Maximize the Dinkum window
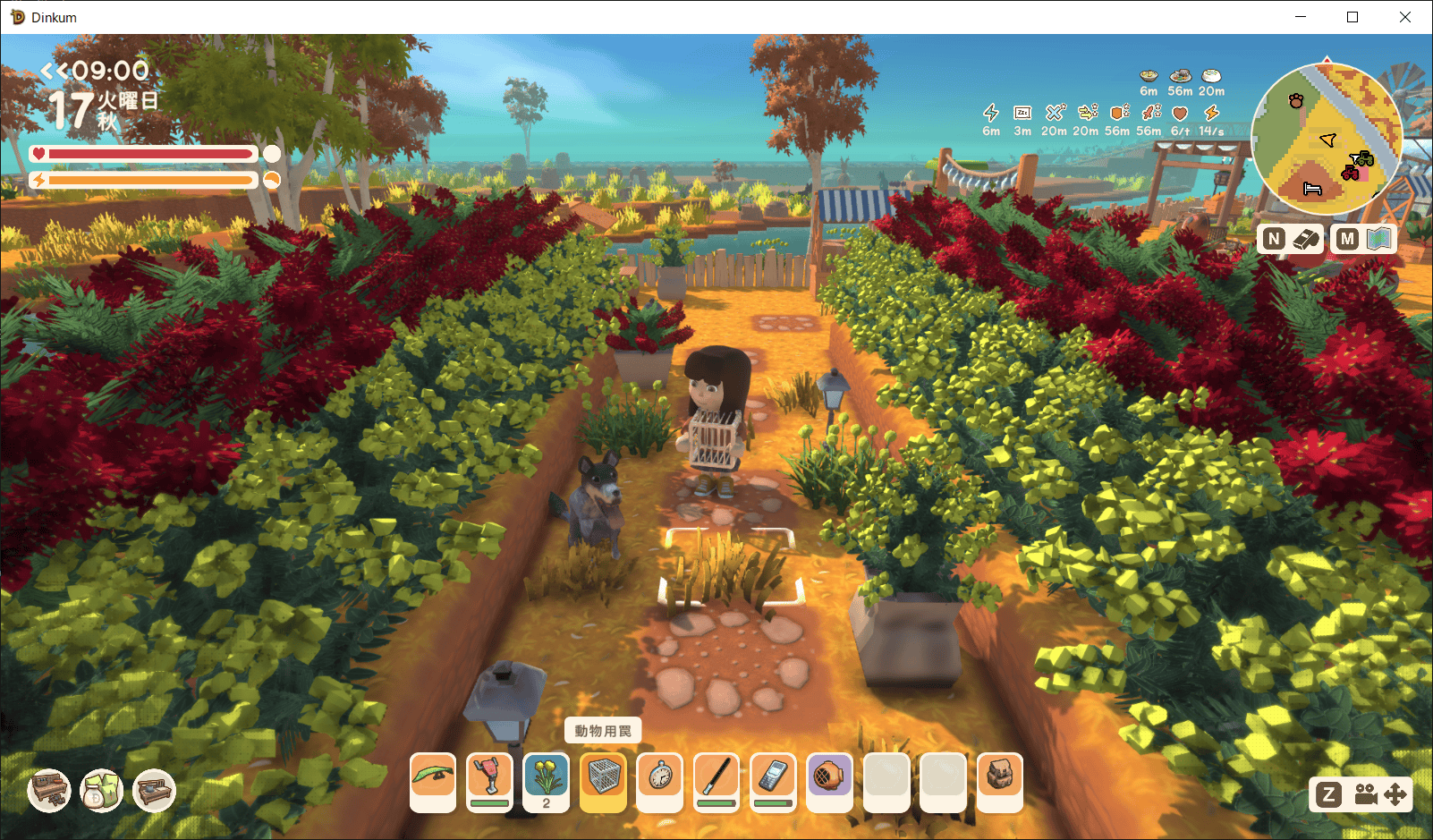The height and width of the screenshot is (840, 1433). point(1352,17)
